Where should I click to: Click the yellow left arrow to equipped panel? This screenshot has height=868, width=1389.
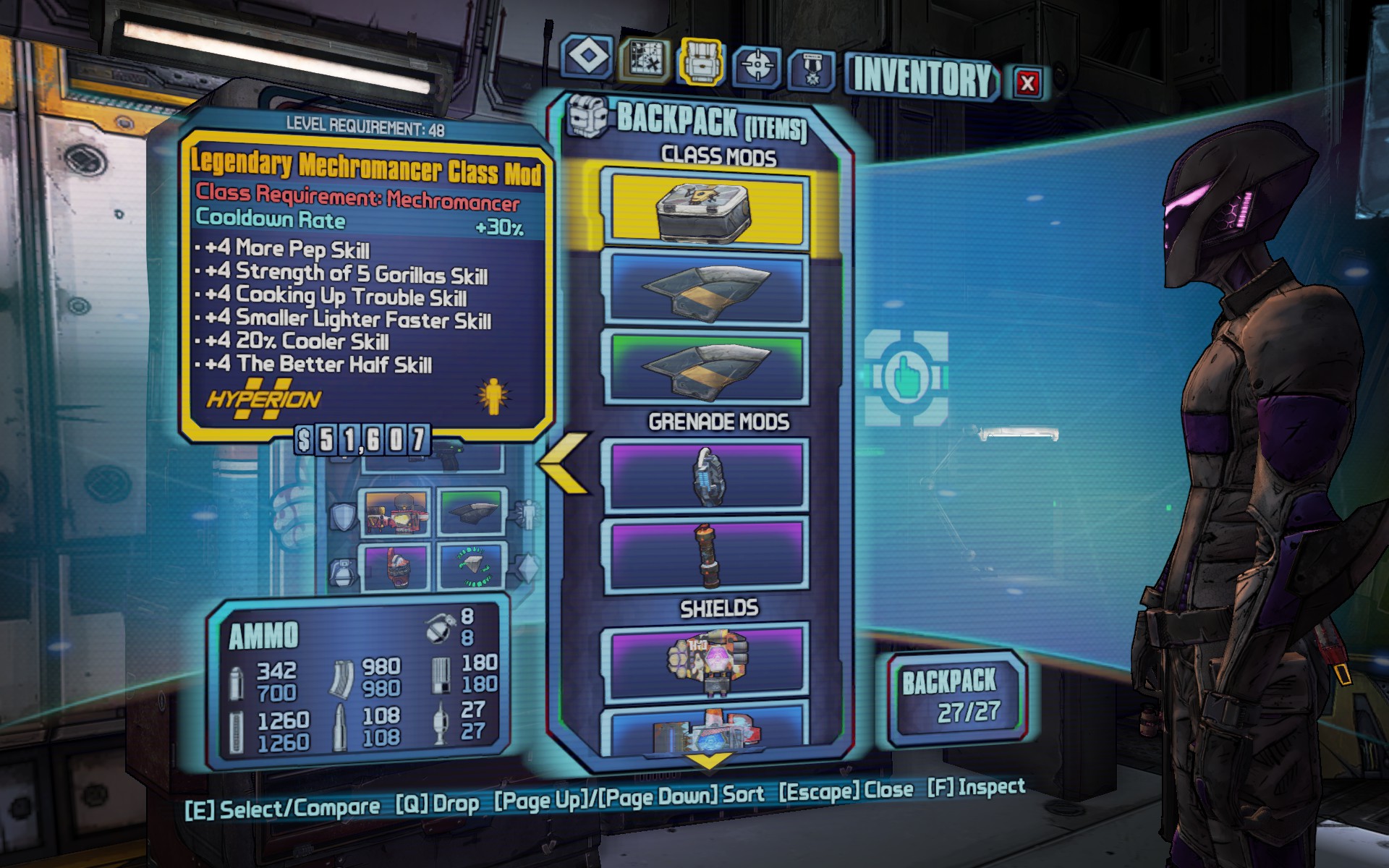(563, 464)
